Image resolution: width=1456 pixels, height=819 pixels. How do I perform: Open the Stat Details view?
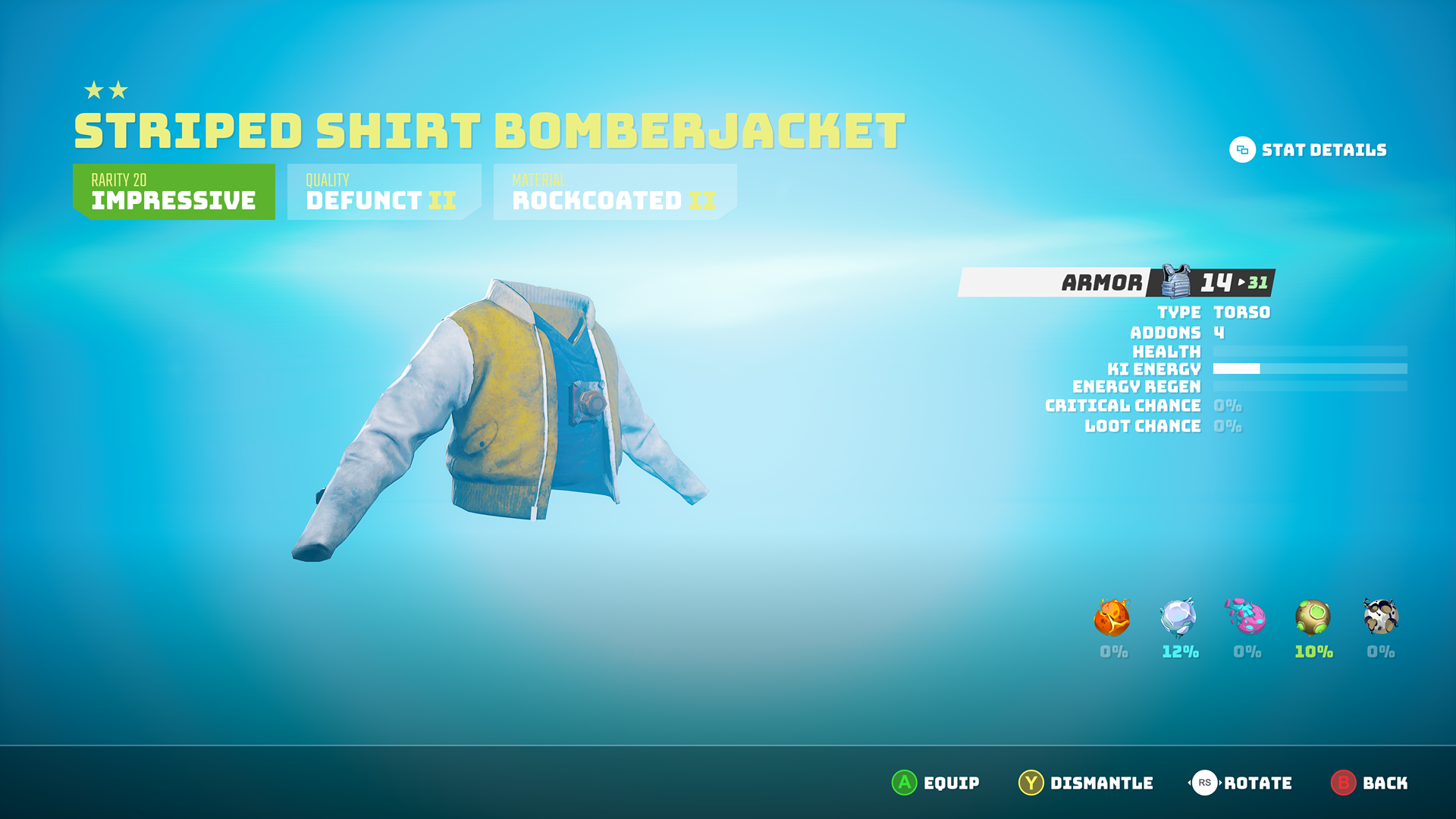coord(1308,150)
